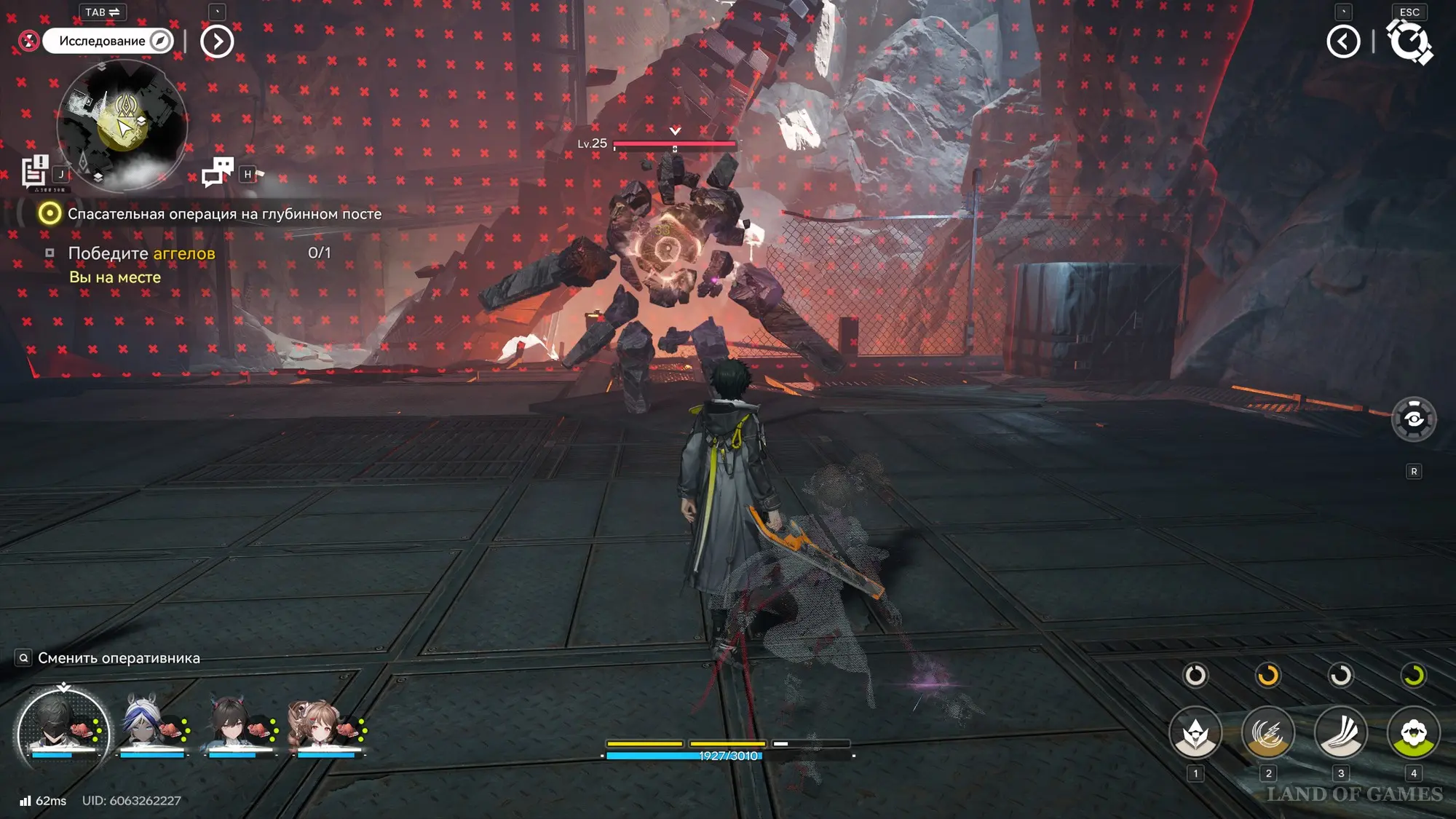Click the right-arrow circle beside Исследование

point(217,41)
